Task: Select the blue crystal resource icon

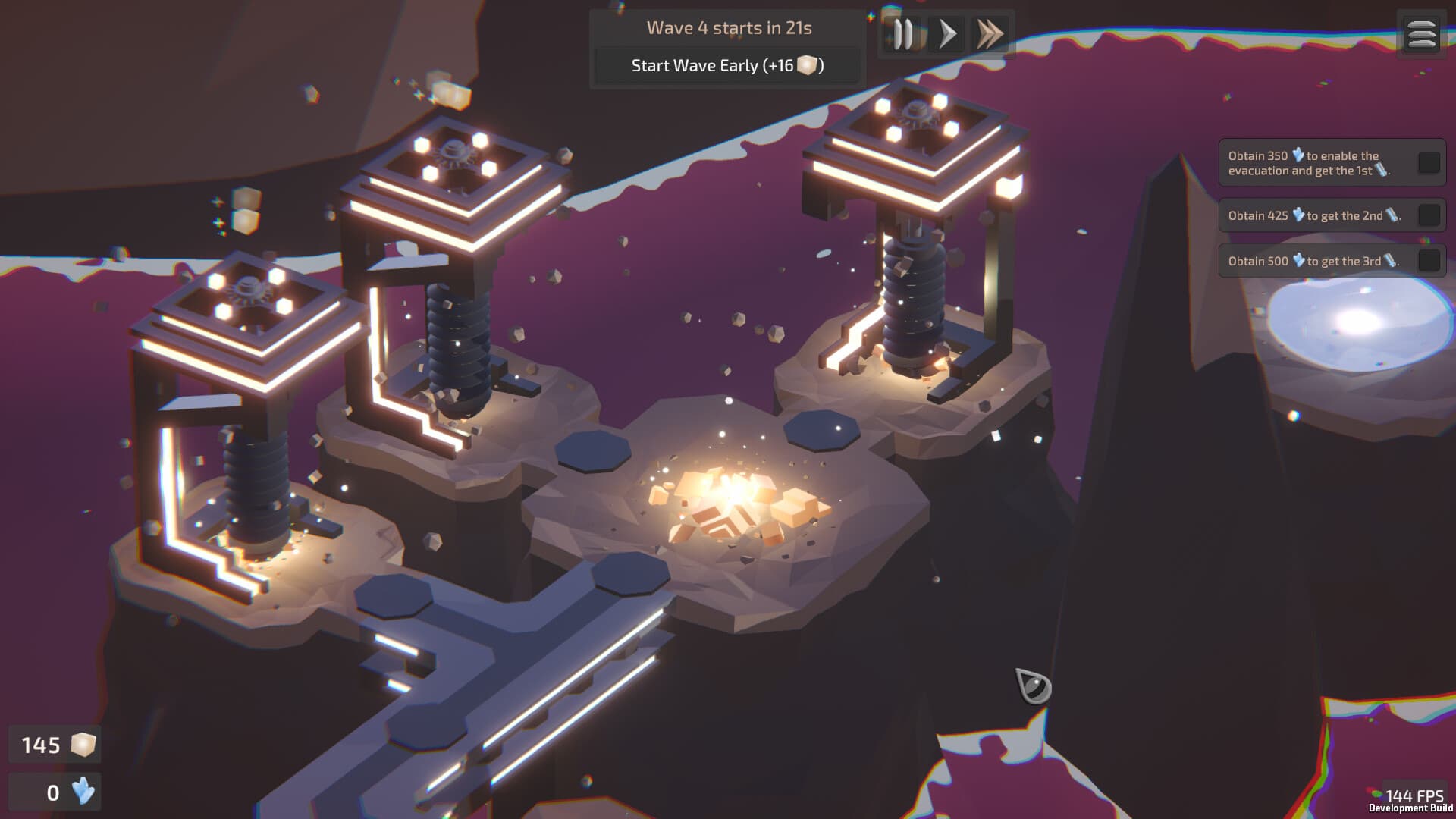Action: point(81,793)
